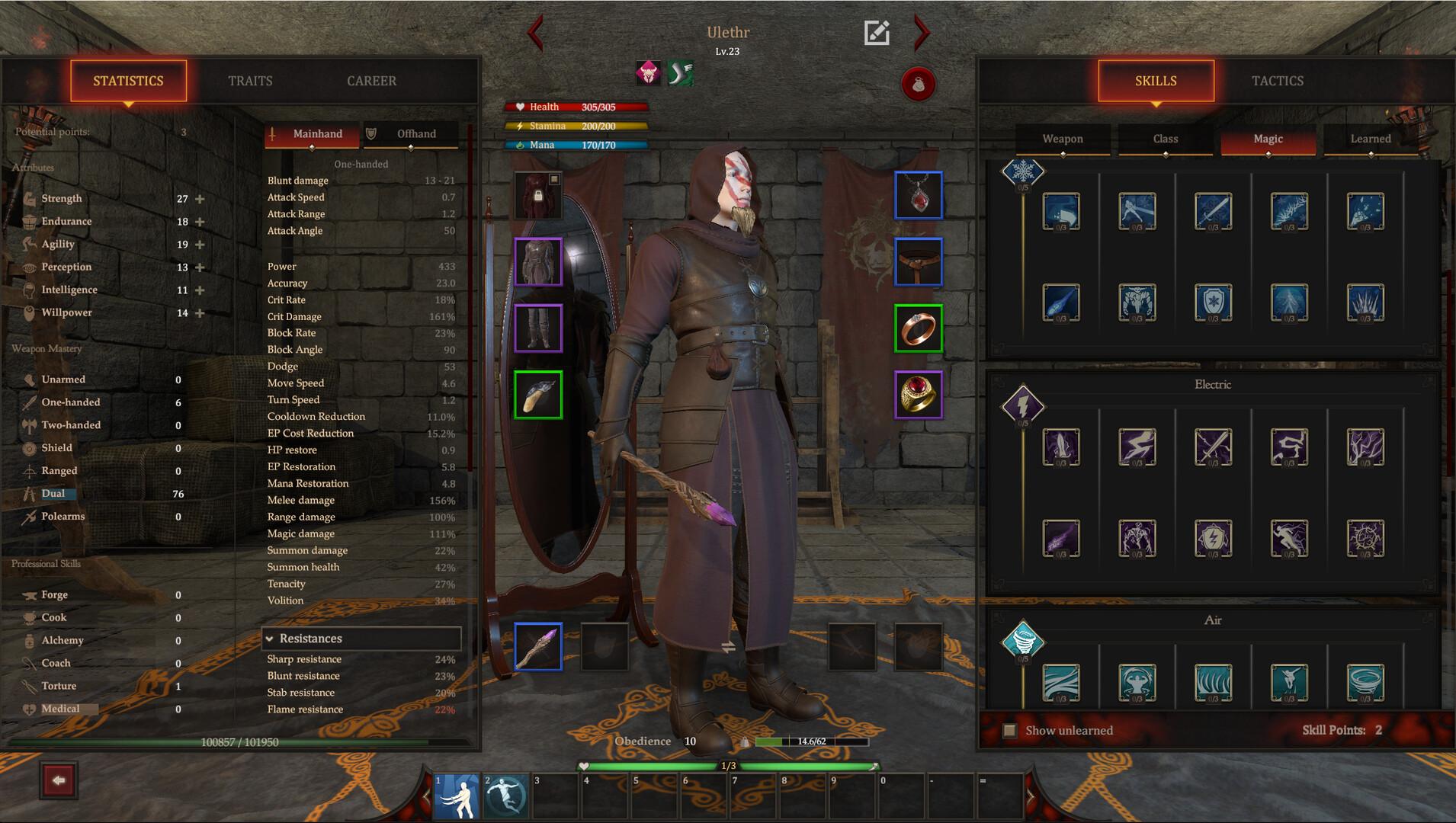Increase Strength with its plus button
The image size is (1456, 823).
(x=199, y=198)
